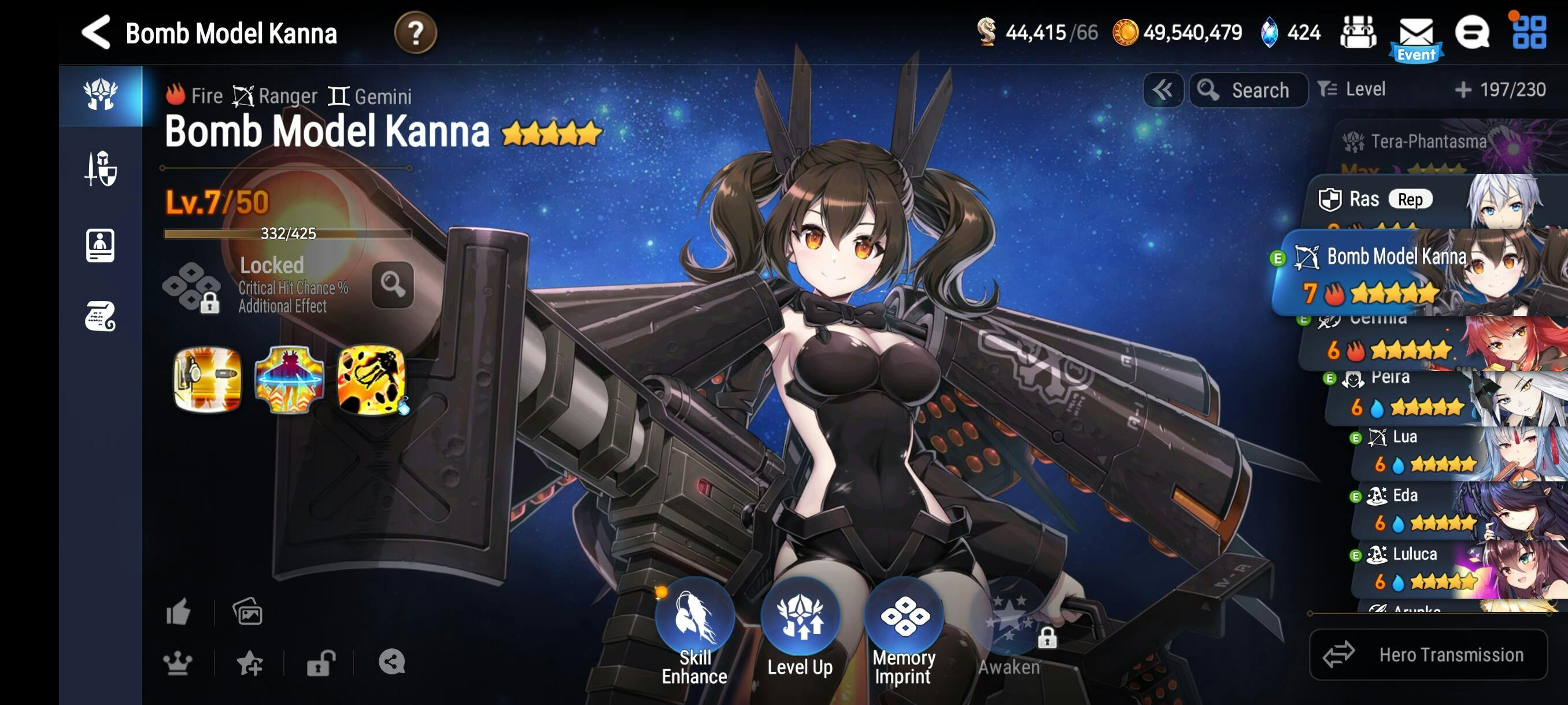Open the four-square main menu icon
The height and width of the screenshot is (705, 1568).
point(1529,33)
